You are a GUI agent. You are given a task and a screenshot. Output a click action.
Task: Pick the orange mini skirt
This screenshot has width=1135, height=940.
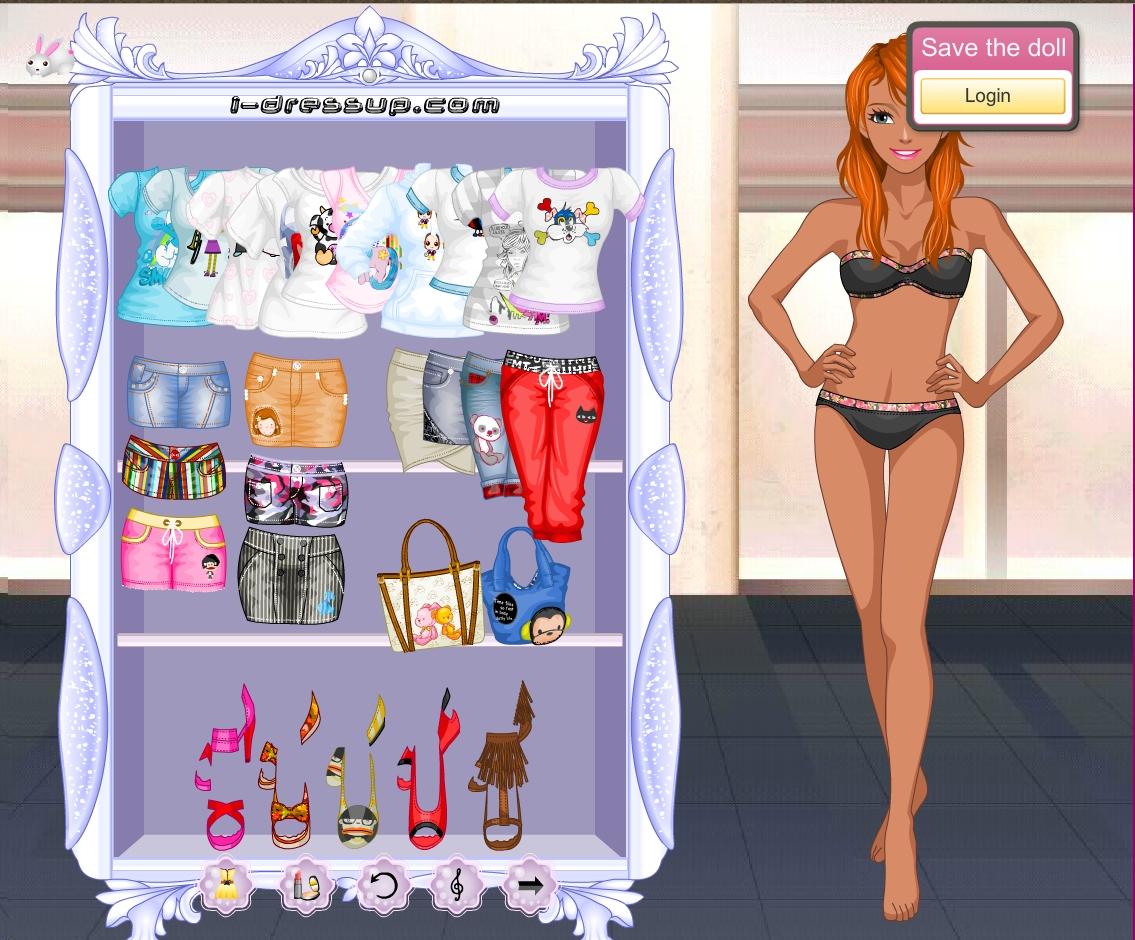(296, 398)
